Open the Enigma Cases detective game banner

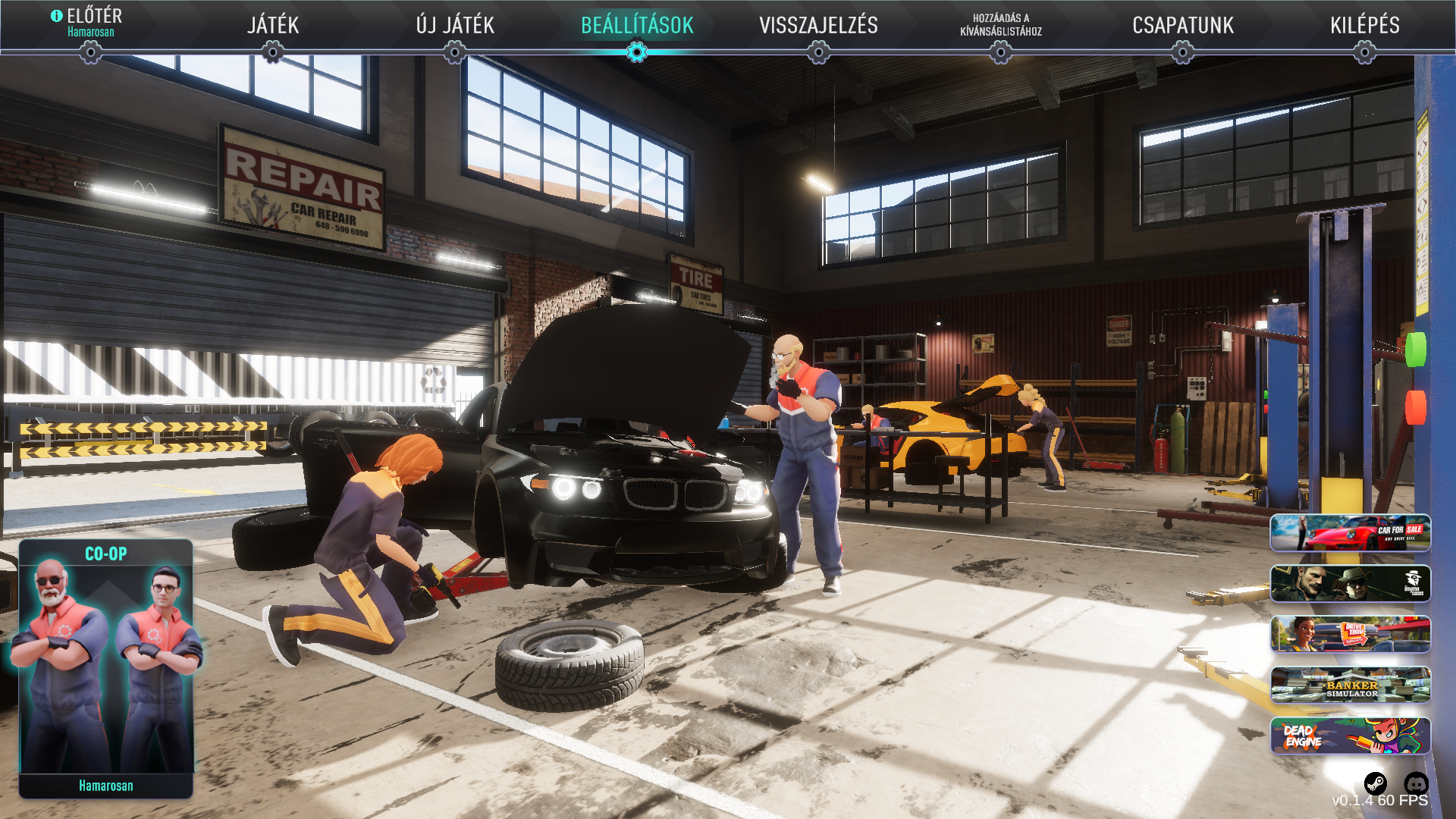click(1350, 583)
